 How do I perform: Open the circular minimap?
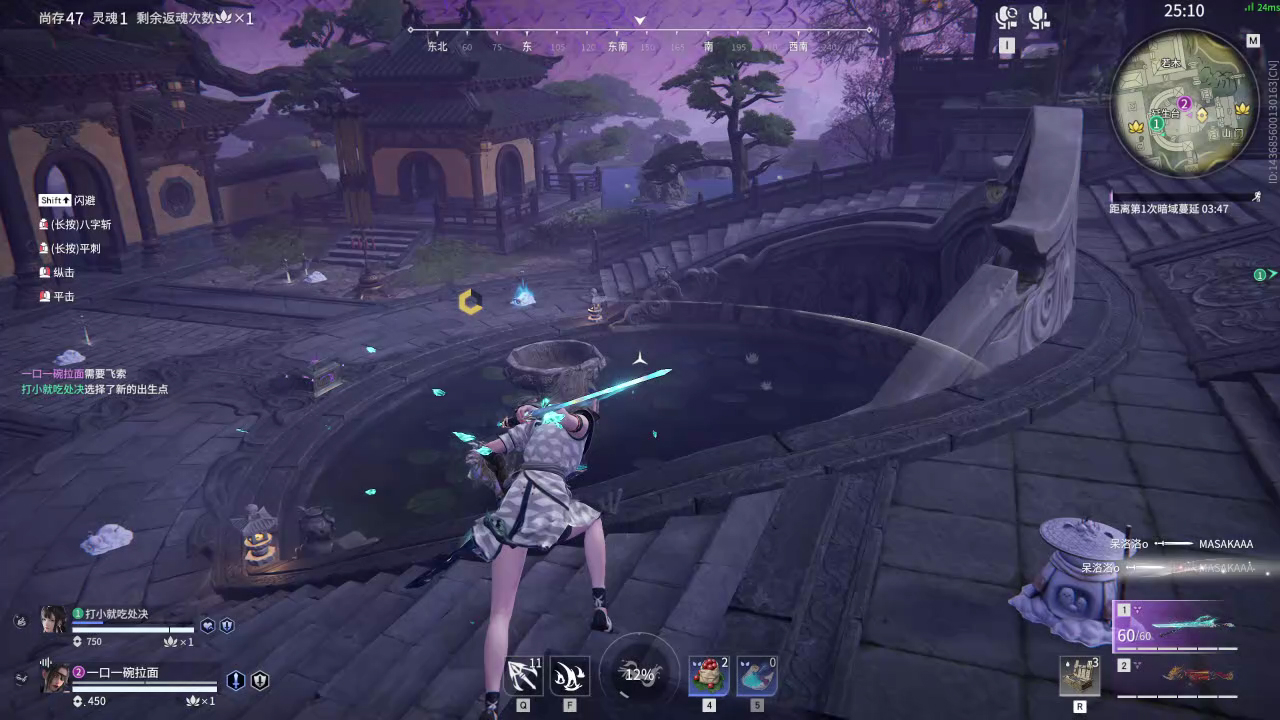1183,97
